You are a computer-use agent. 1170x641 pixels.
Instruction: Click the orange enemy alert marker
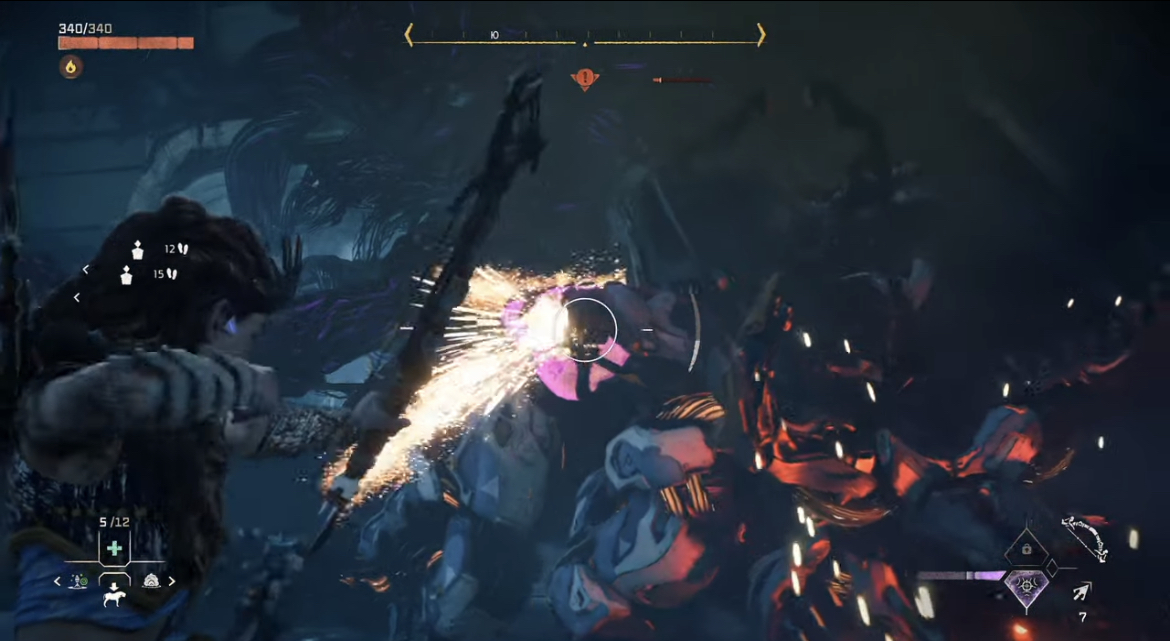point(585,79)
